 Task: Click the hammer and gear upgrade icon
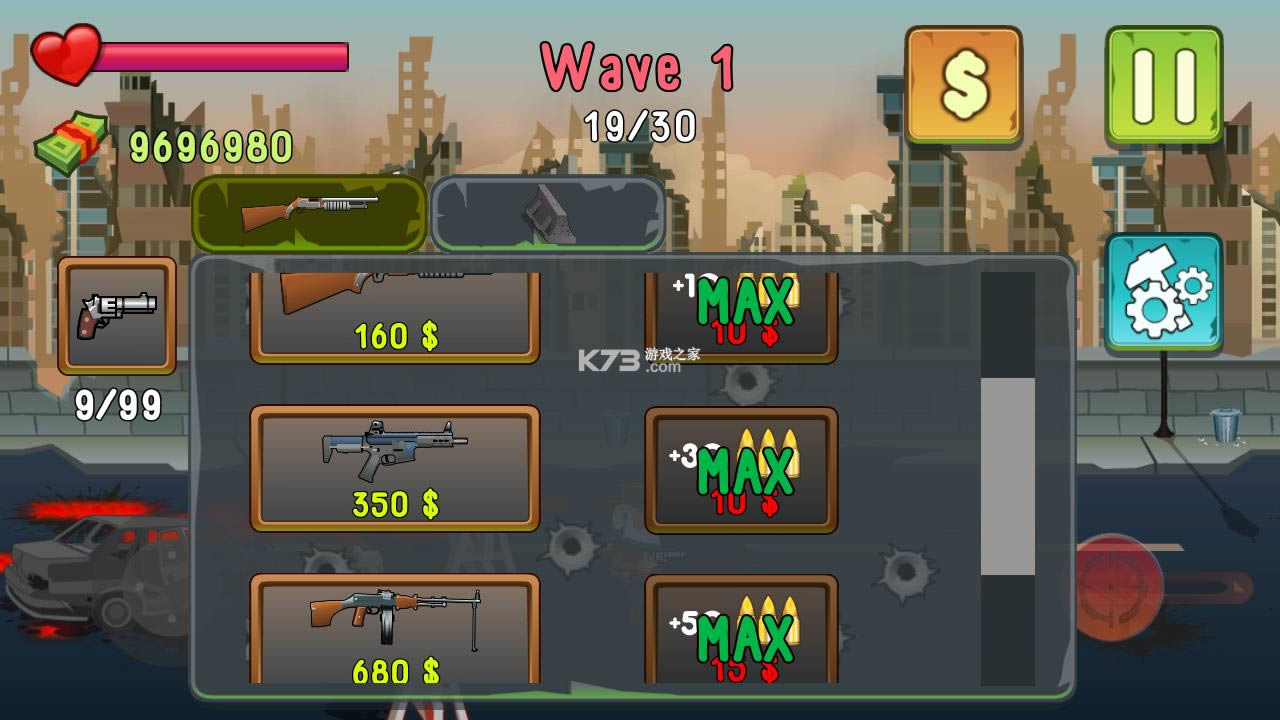1165,293
